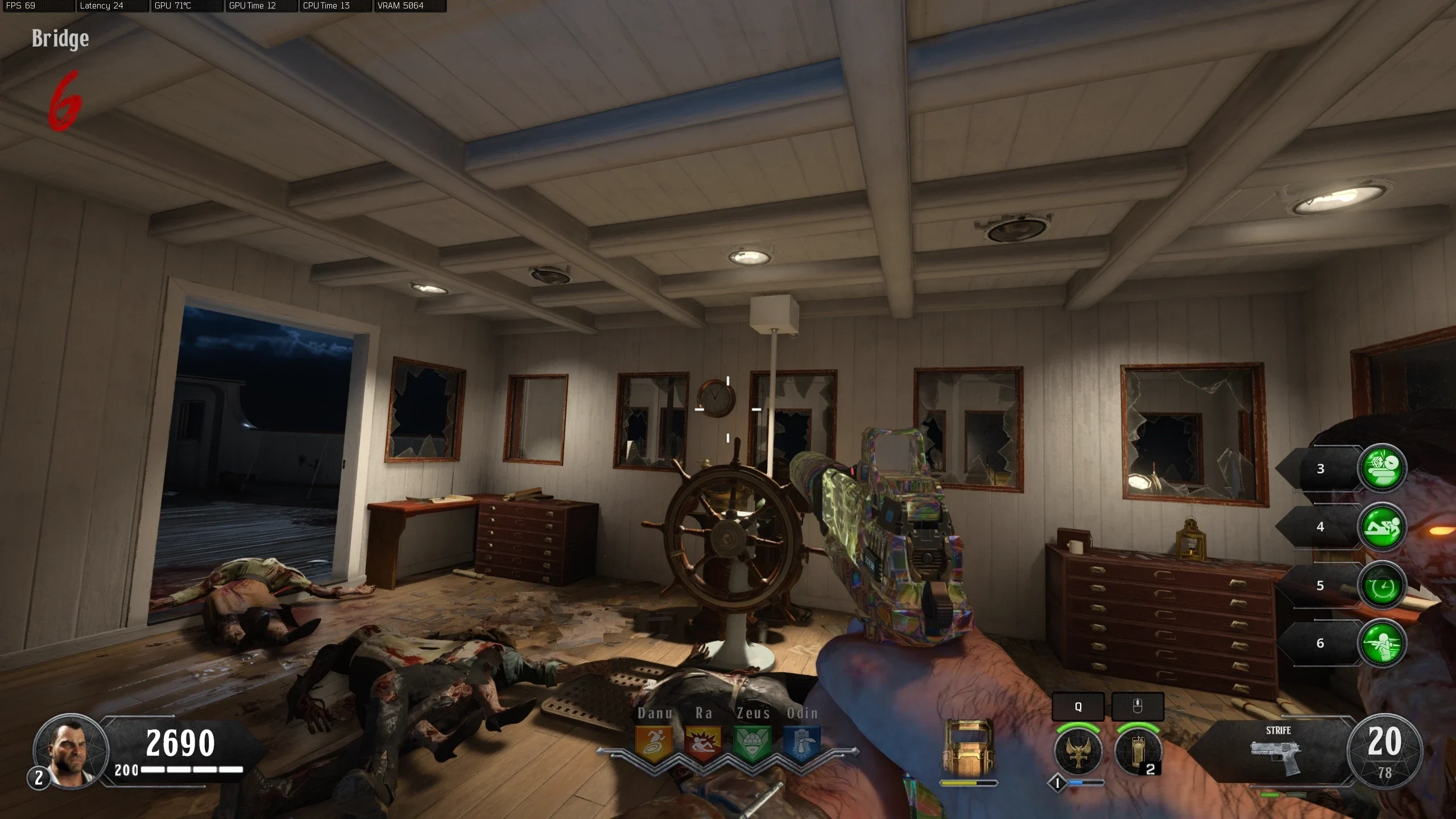Use the rifleman elixir
The height and width of the screenshot is (819, 1456).
click(1382, 643)
